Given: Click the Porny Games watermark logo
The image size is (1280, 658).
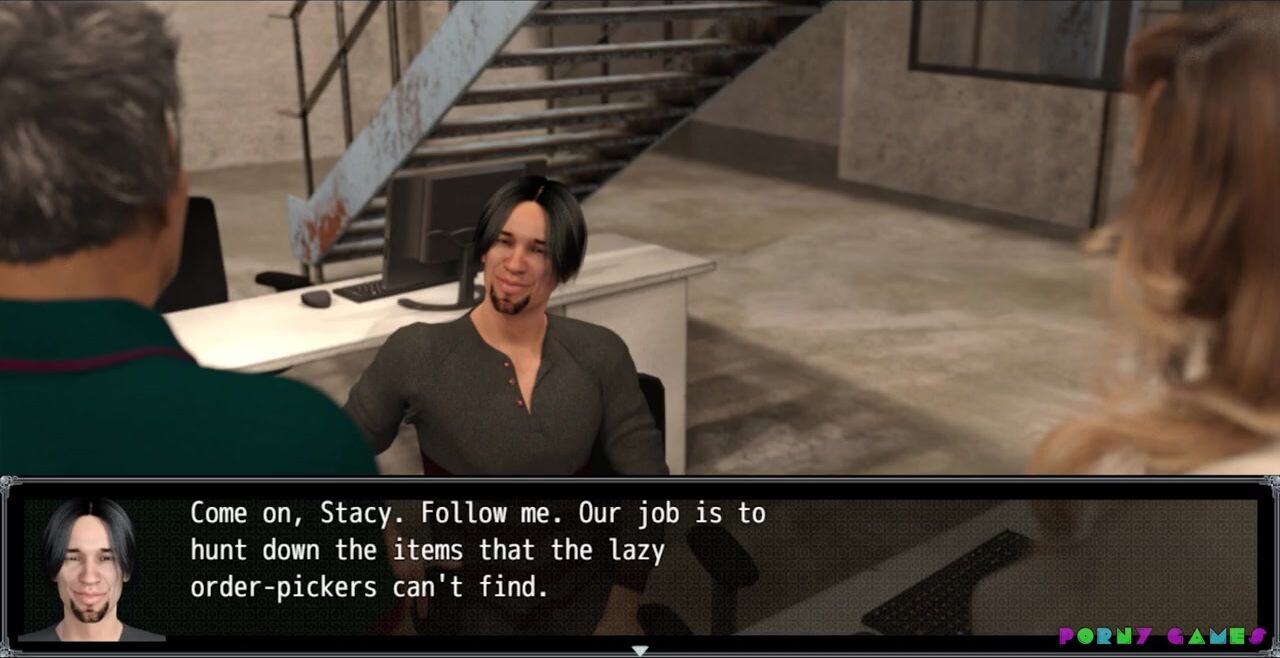Looking at the screenshot, I should [x=1164, y=636].
